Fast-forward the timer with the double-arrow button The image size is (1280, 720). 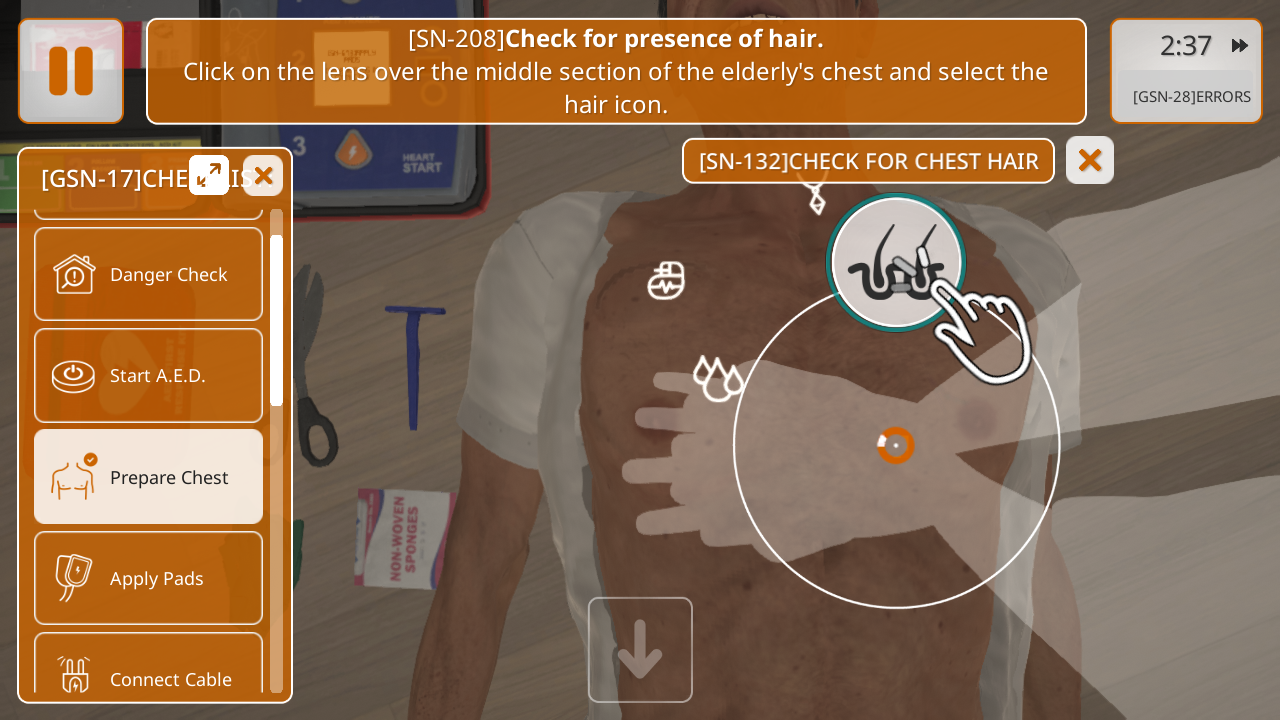pyautogui.click(x=1240, y=45)
